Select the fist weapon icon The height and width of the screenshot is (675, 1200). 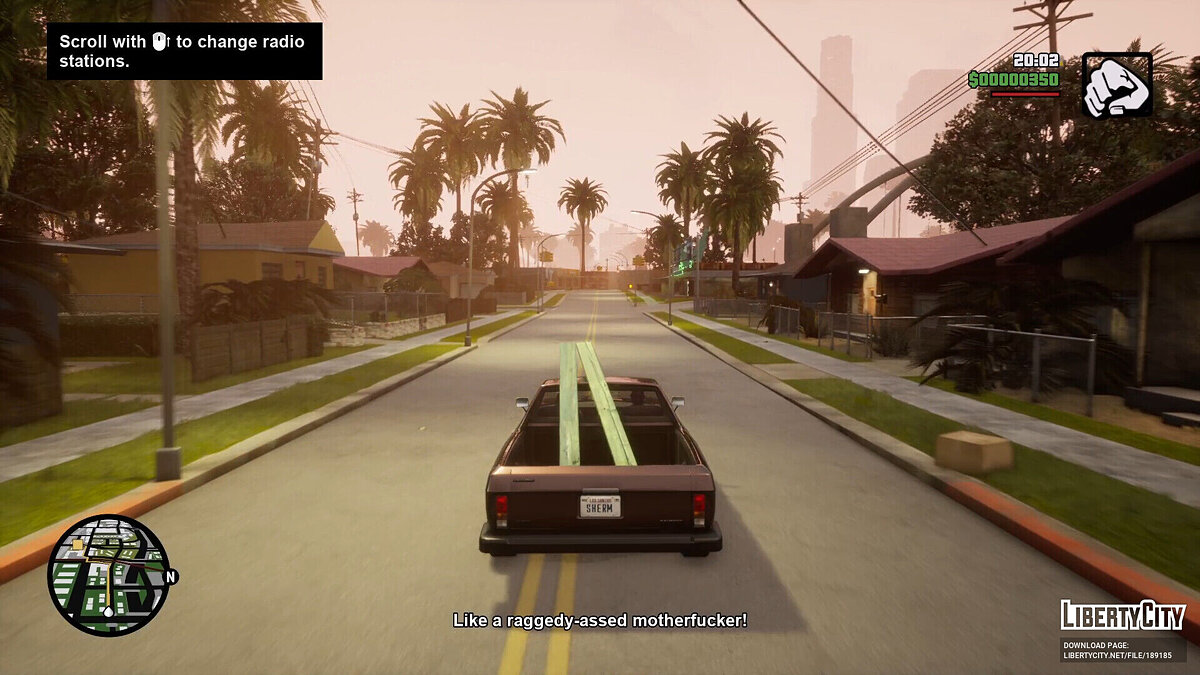pos(1116,85)
